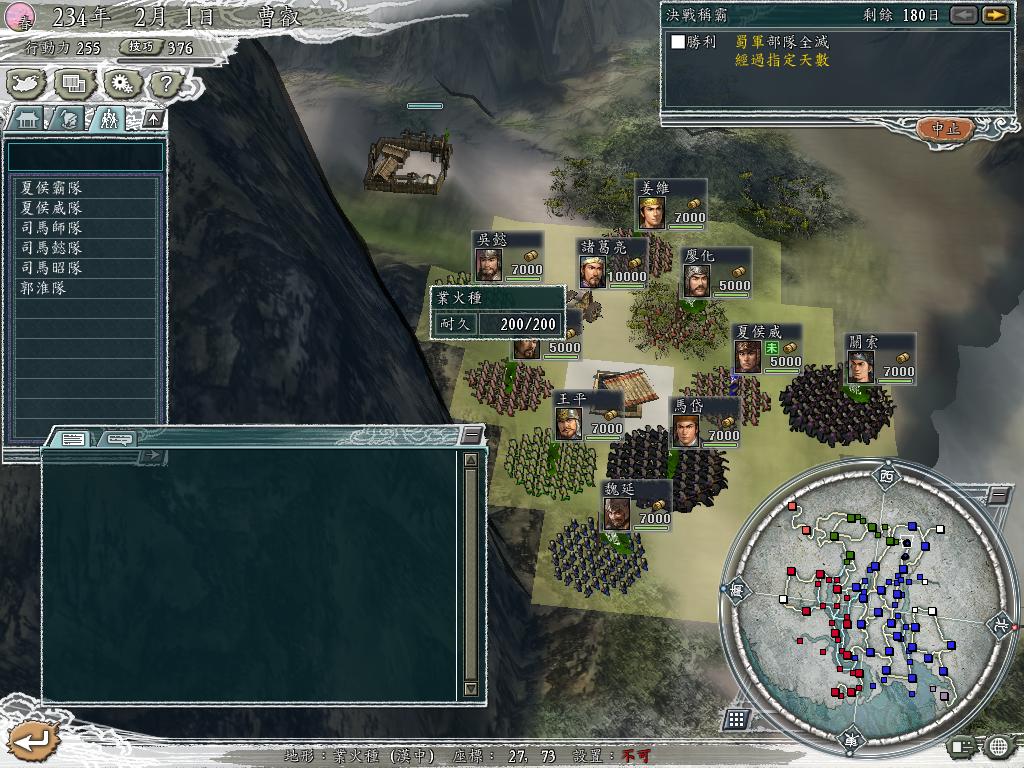Switch to the officer helmet tab
The image size is (1024, 768).
point(67,118)
